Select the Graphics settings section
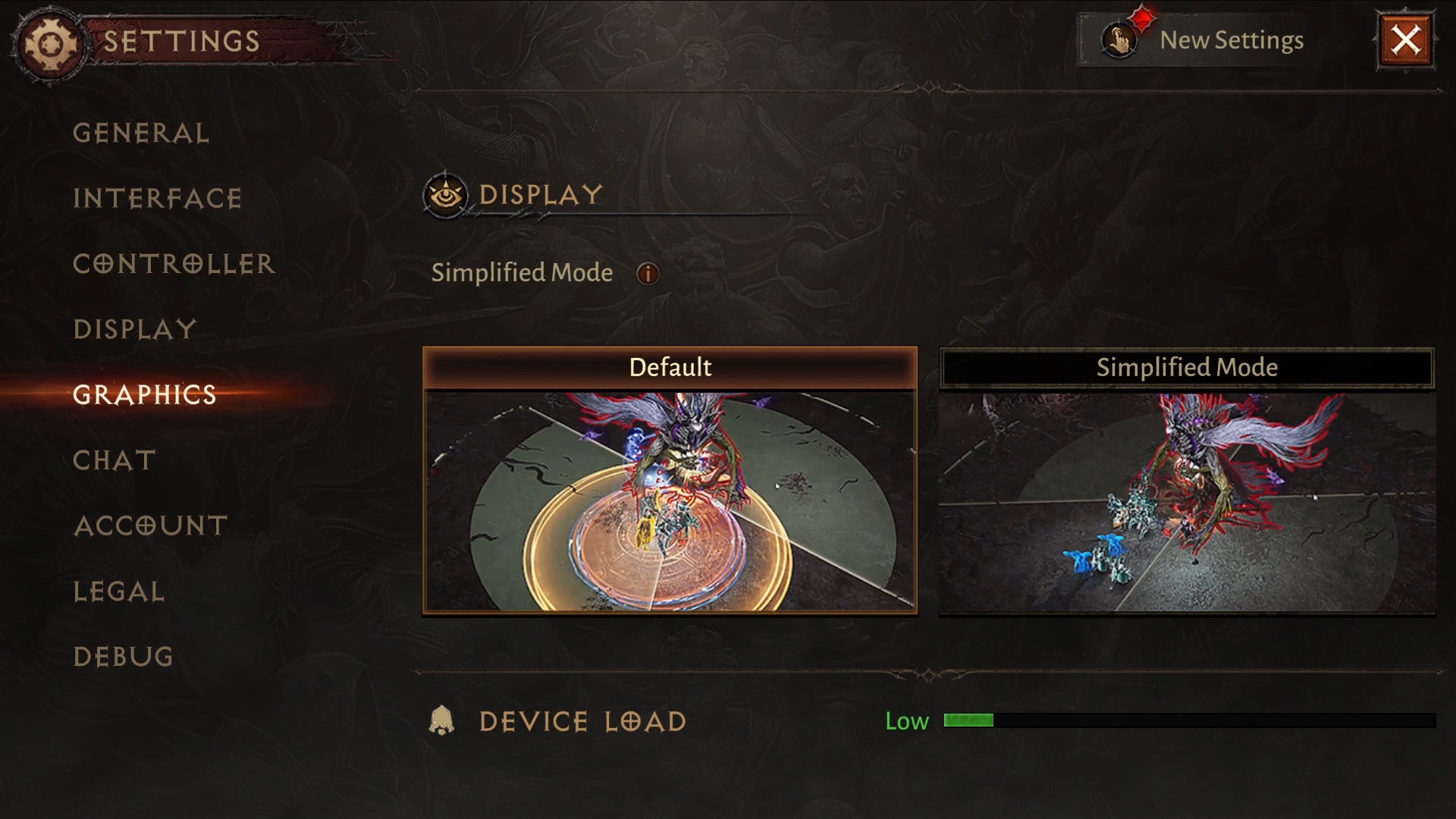 (145, 394)
